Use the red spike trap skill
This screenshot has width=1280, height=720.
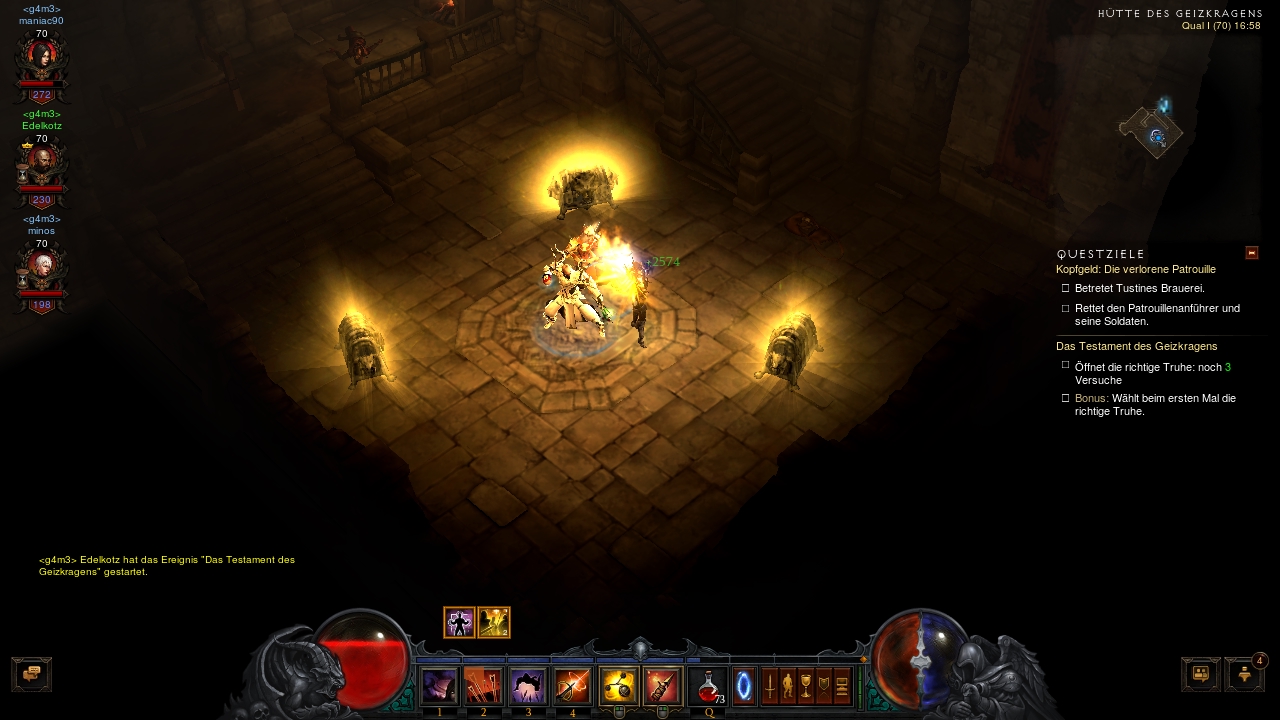[662, 686]
